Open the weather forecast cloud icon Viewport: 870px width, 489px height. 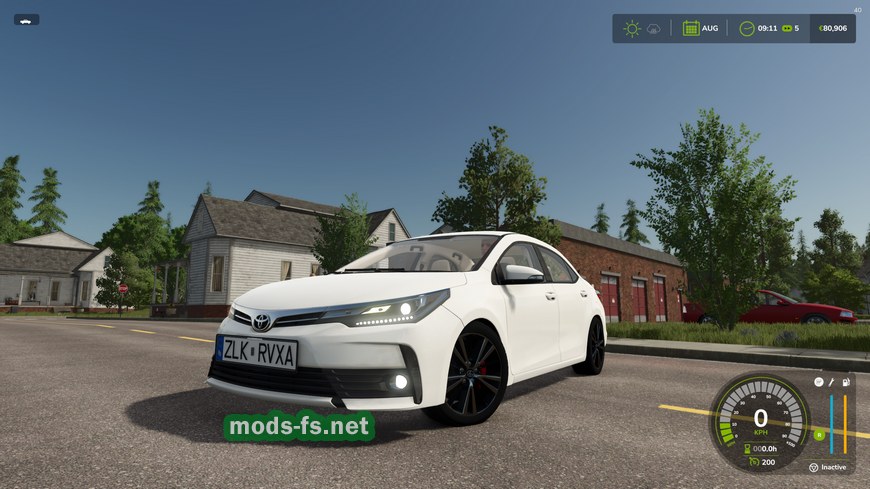point(654,29)
